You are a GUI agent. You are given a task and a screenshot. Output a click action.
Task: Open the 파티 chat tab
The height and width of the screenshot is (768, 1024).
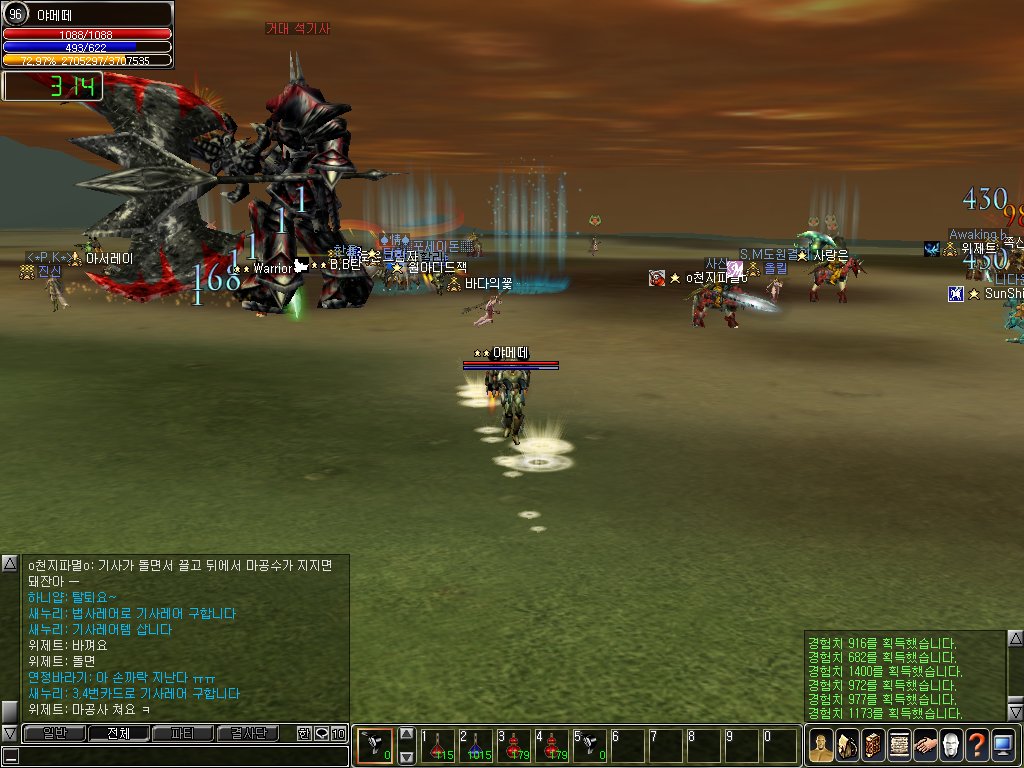click(183, 734)
